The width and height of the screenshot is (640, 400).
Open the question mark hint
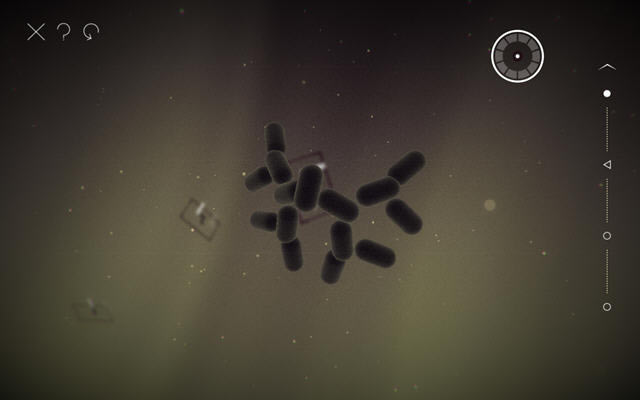(64, 32)
